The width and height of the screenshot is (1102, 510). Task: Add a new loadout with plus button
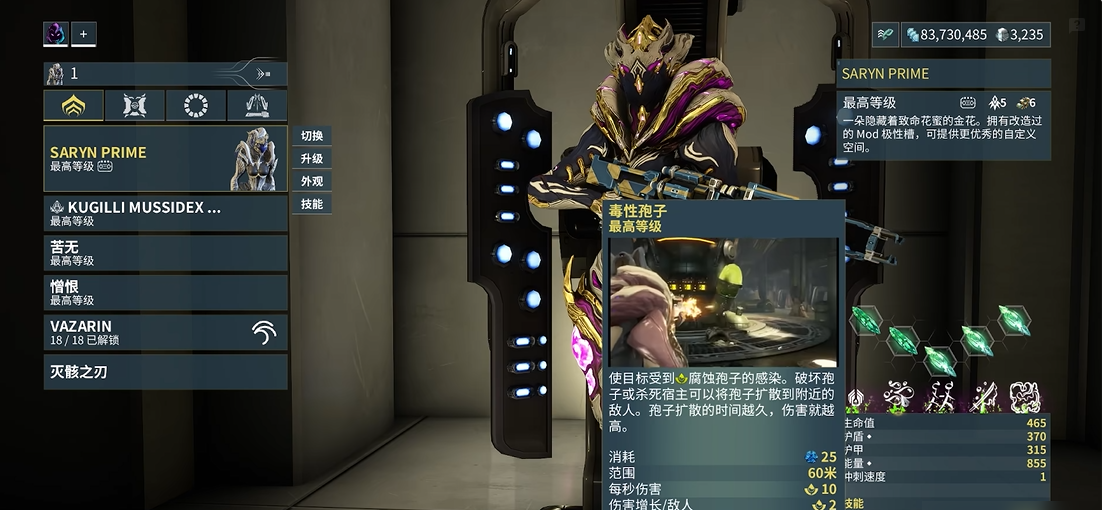(x=83, y=34)
